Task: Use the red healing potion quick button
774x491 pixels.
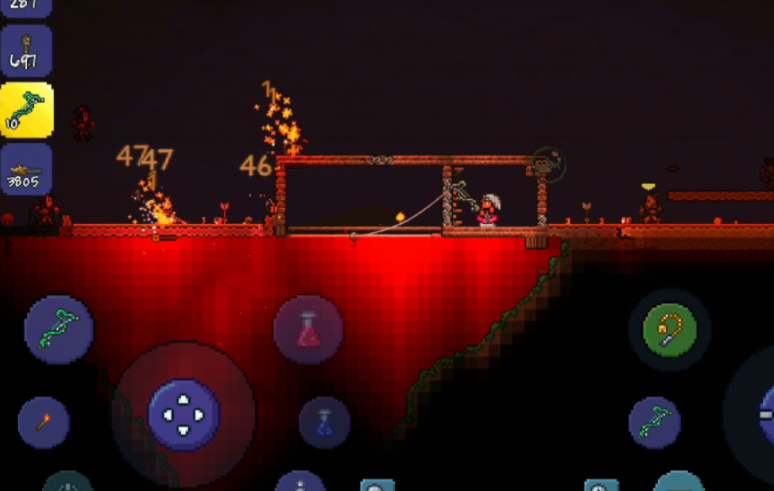Action: pos(308,330)
